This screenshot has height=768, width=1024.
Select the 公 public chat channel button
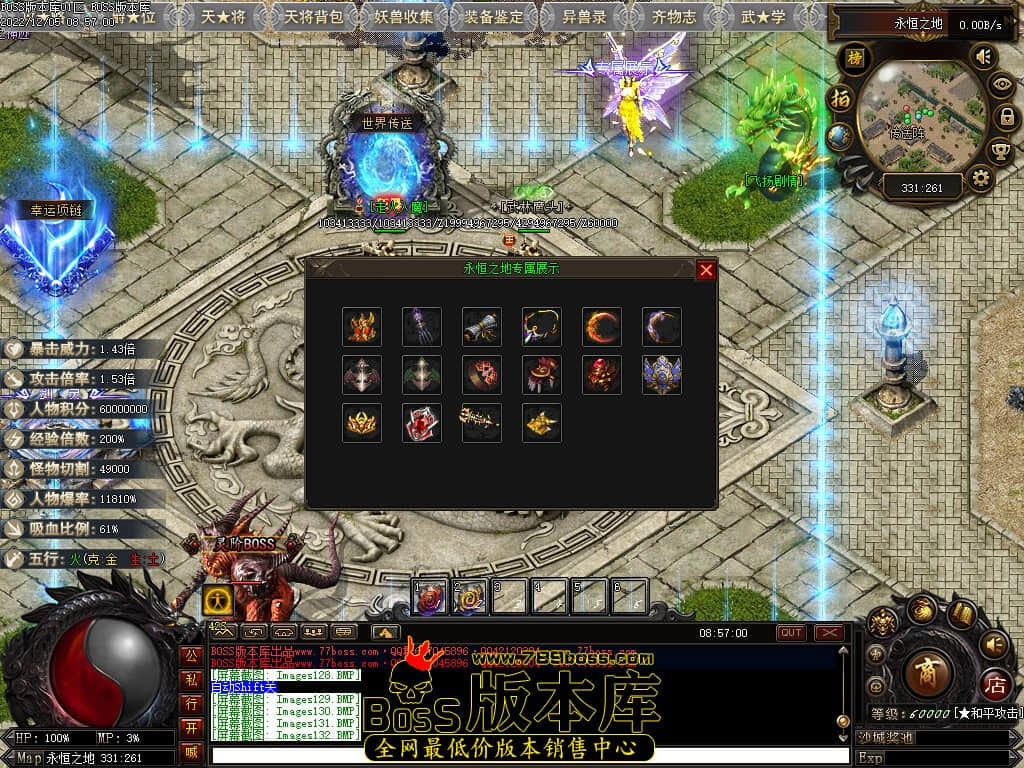[x=190, y=656]
